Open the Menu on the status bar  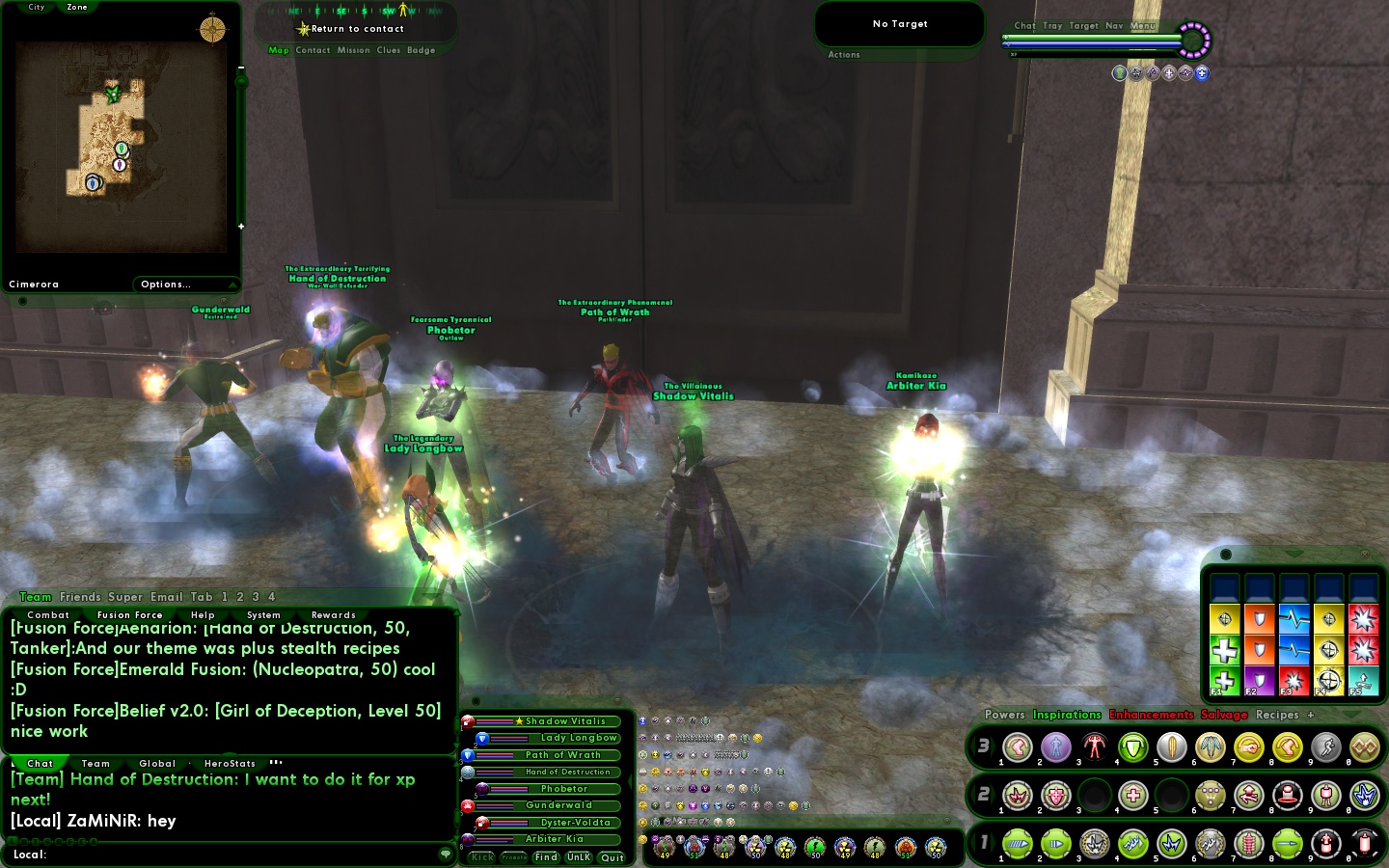(x=1143, y=26)
